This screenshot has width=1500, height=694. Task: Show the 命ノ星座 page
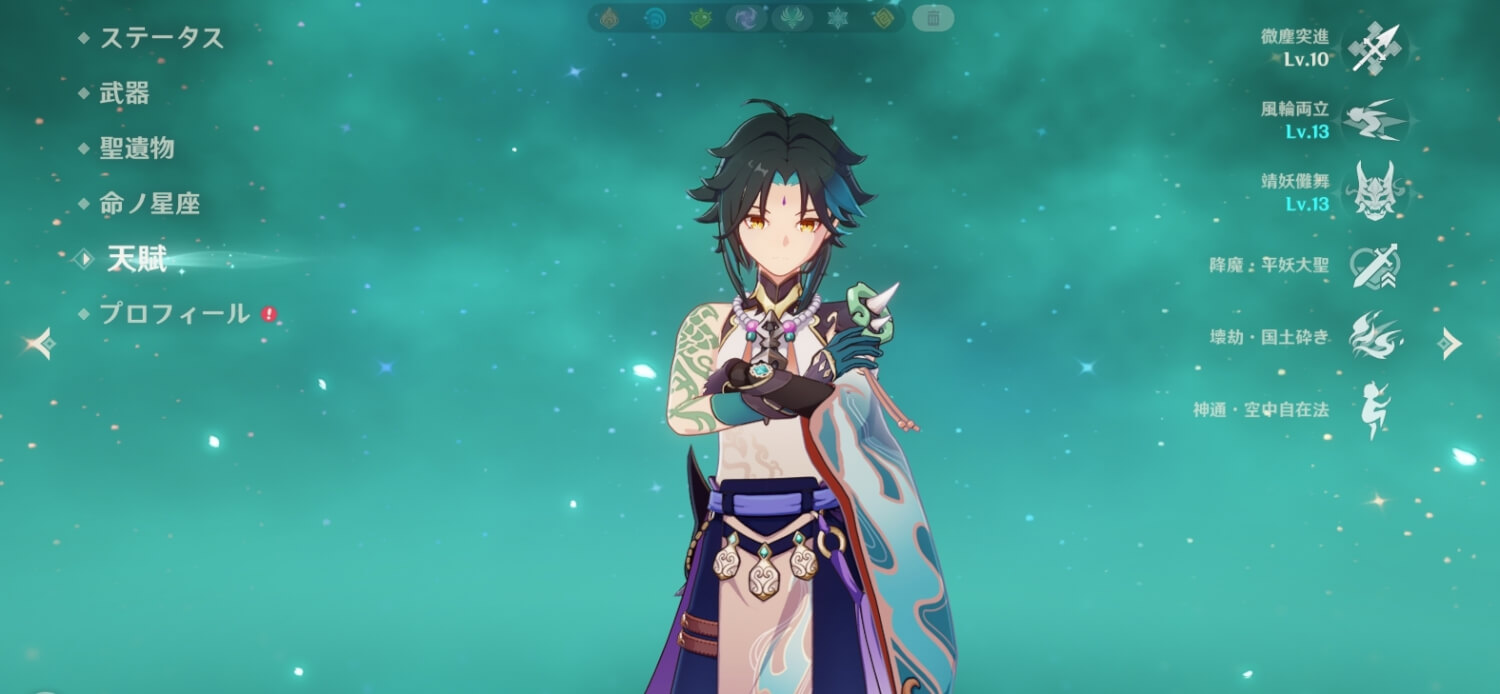[x=149, y=205]
